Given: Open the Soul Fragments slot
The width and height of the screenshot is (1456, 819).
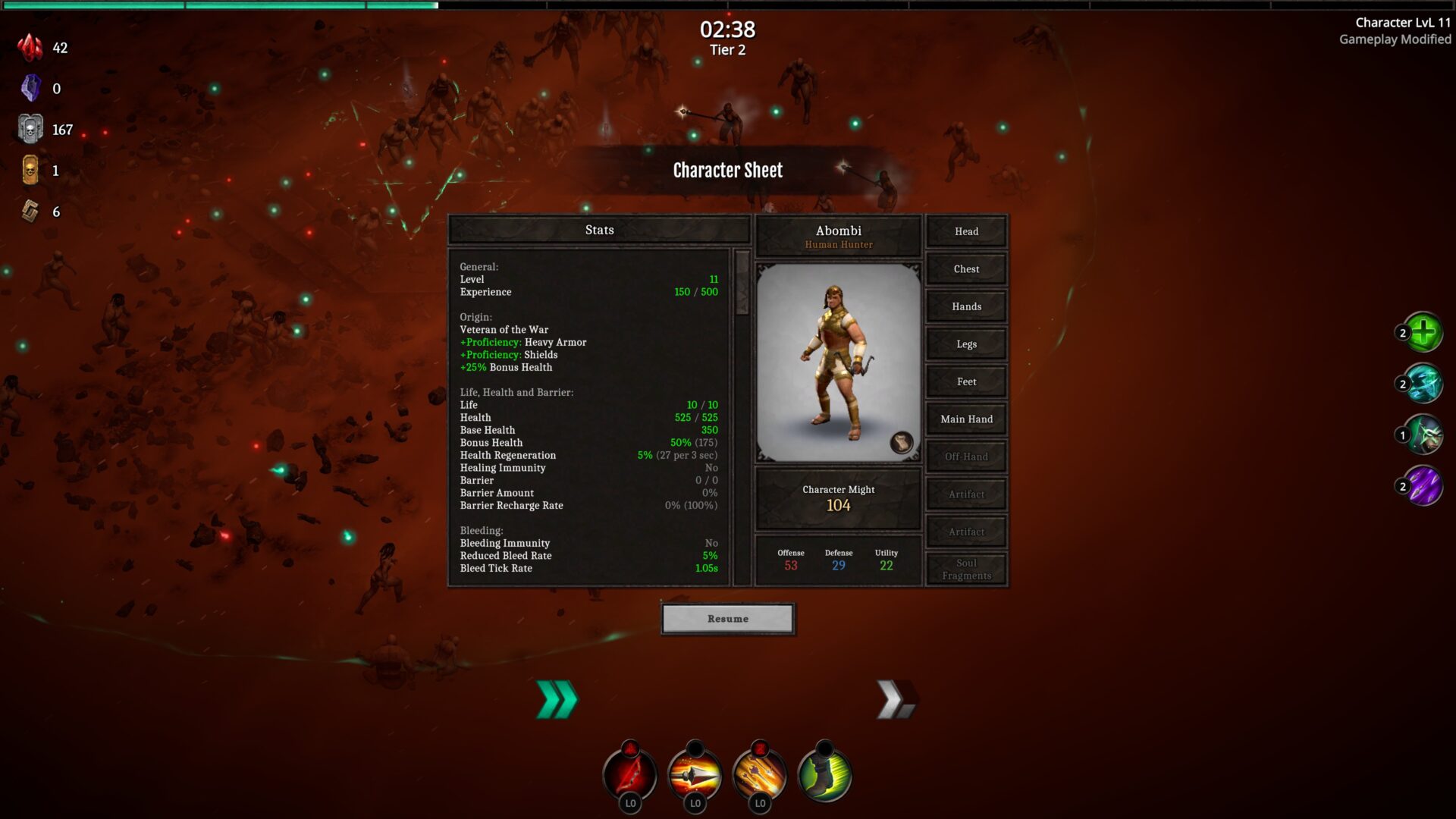Looking at the screenshot, I should tap(966, 570).
